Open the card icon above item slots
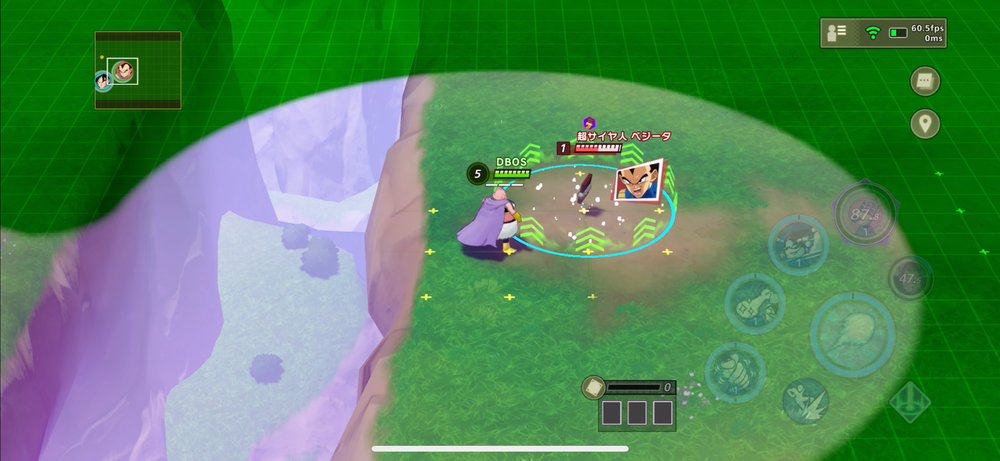 (x=592, y=387)
